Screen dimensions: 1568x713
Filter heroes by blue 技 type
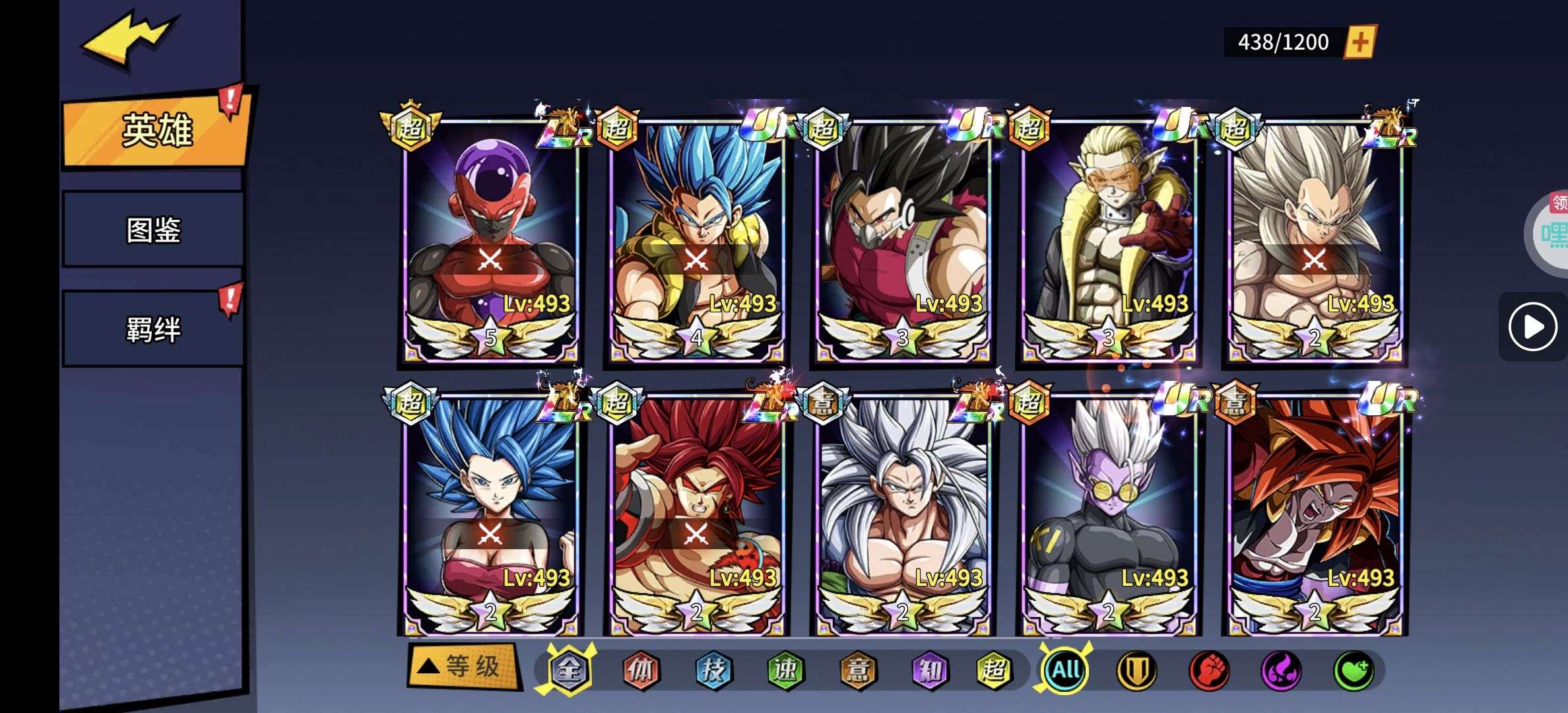(713, 671)
